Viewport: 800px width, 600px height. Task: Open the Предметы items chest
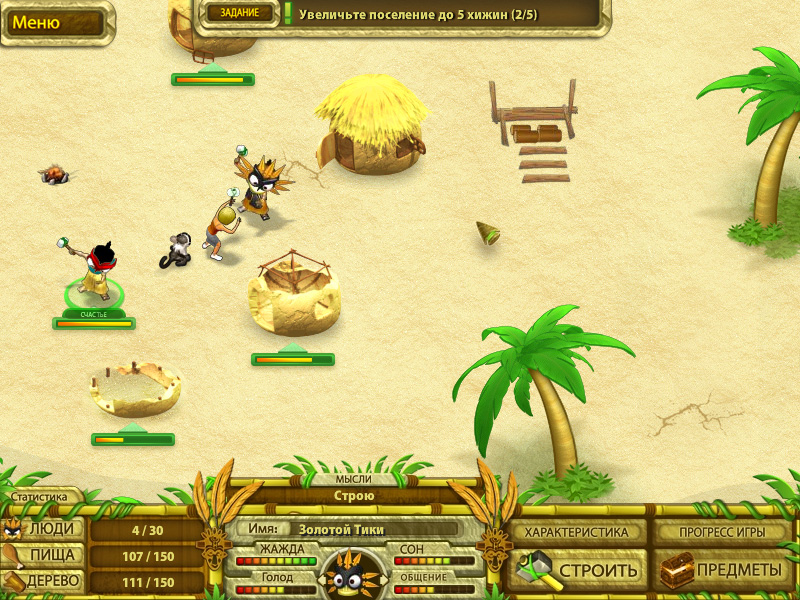pyautogui.click(x=722, y=570)
